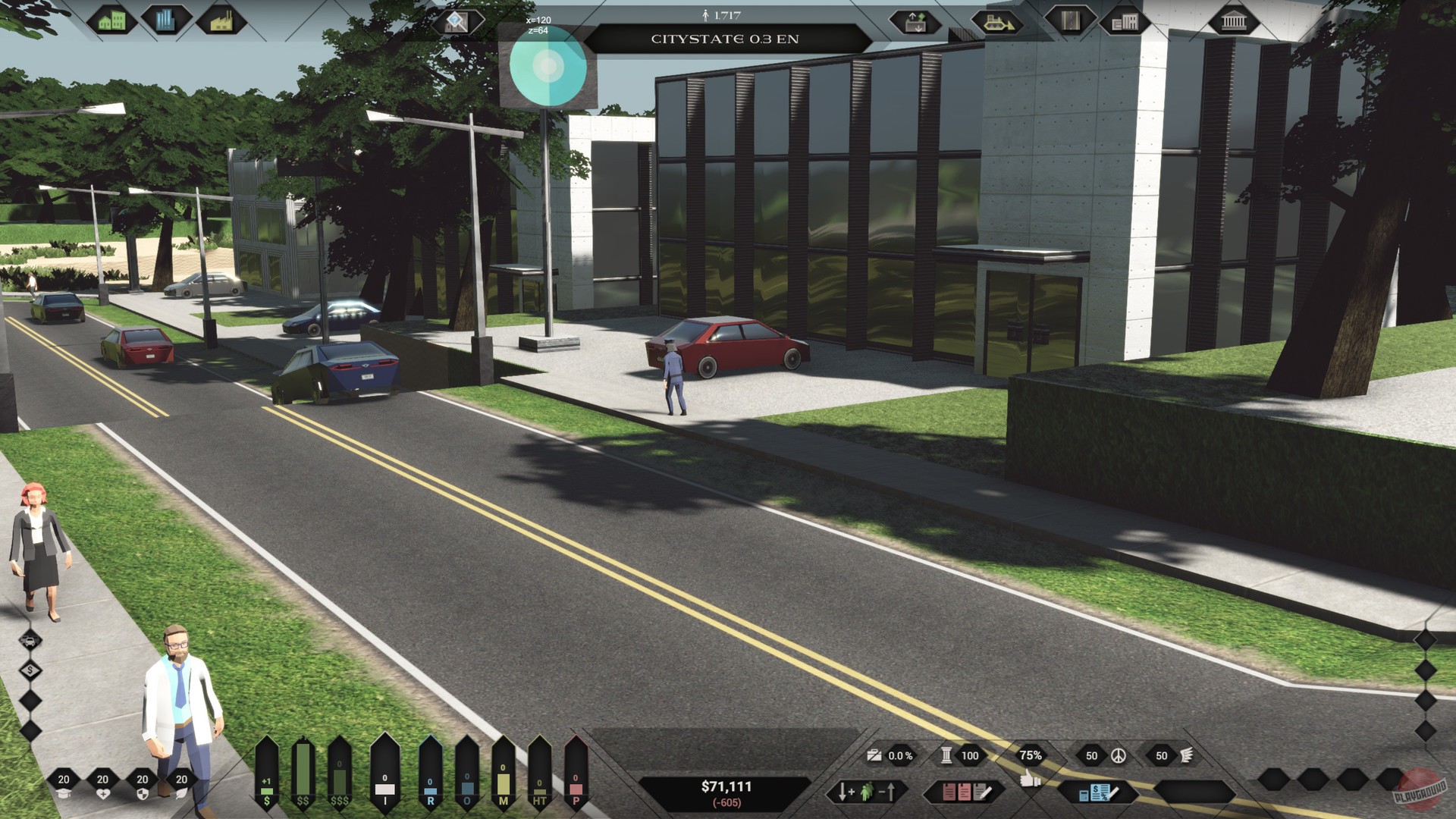Open the city buildings menu icon
Screen dimensions: 1456x819
(x=1125, y=21)
